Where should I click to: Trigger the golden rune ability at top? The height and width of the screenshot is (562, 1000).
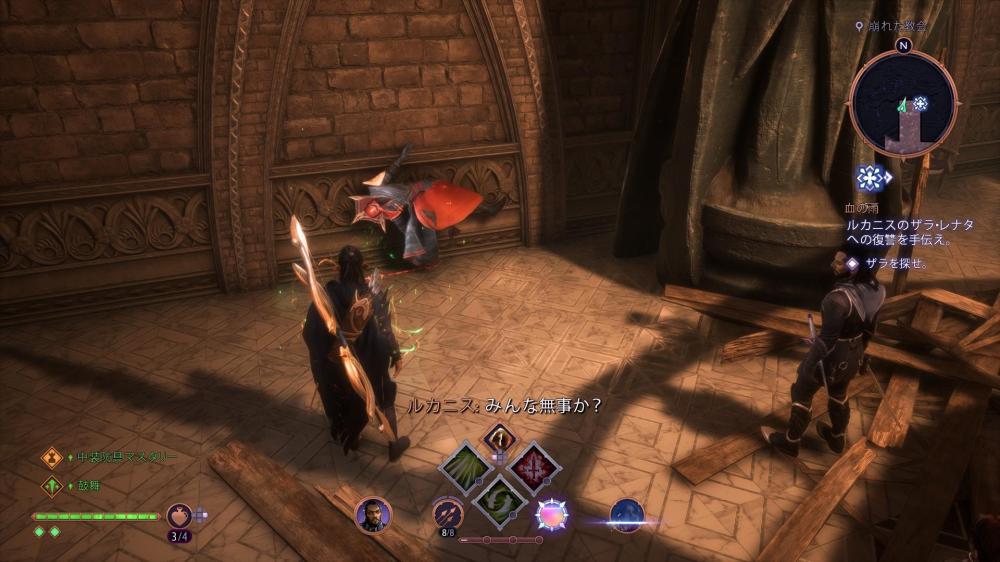click(499, 437)
